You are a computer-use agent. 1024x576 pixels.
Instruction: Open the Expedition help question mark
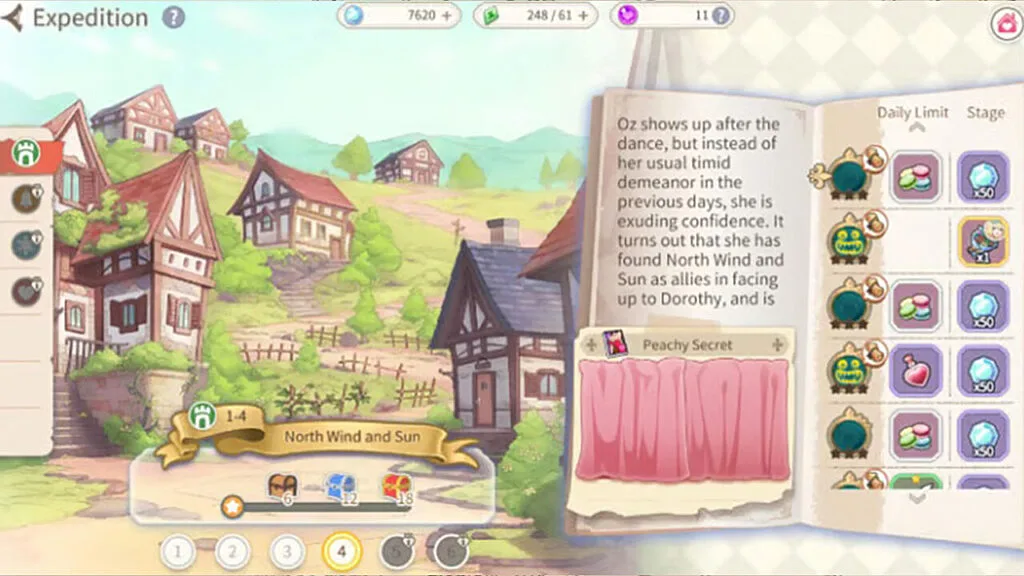pyautogui.click(x=174, y=17)
